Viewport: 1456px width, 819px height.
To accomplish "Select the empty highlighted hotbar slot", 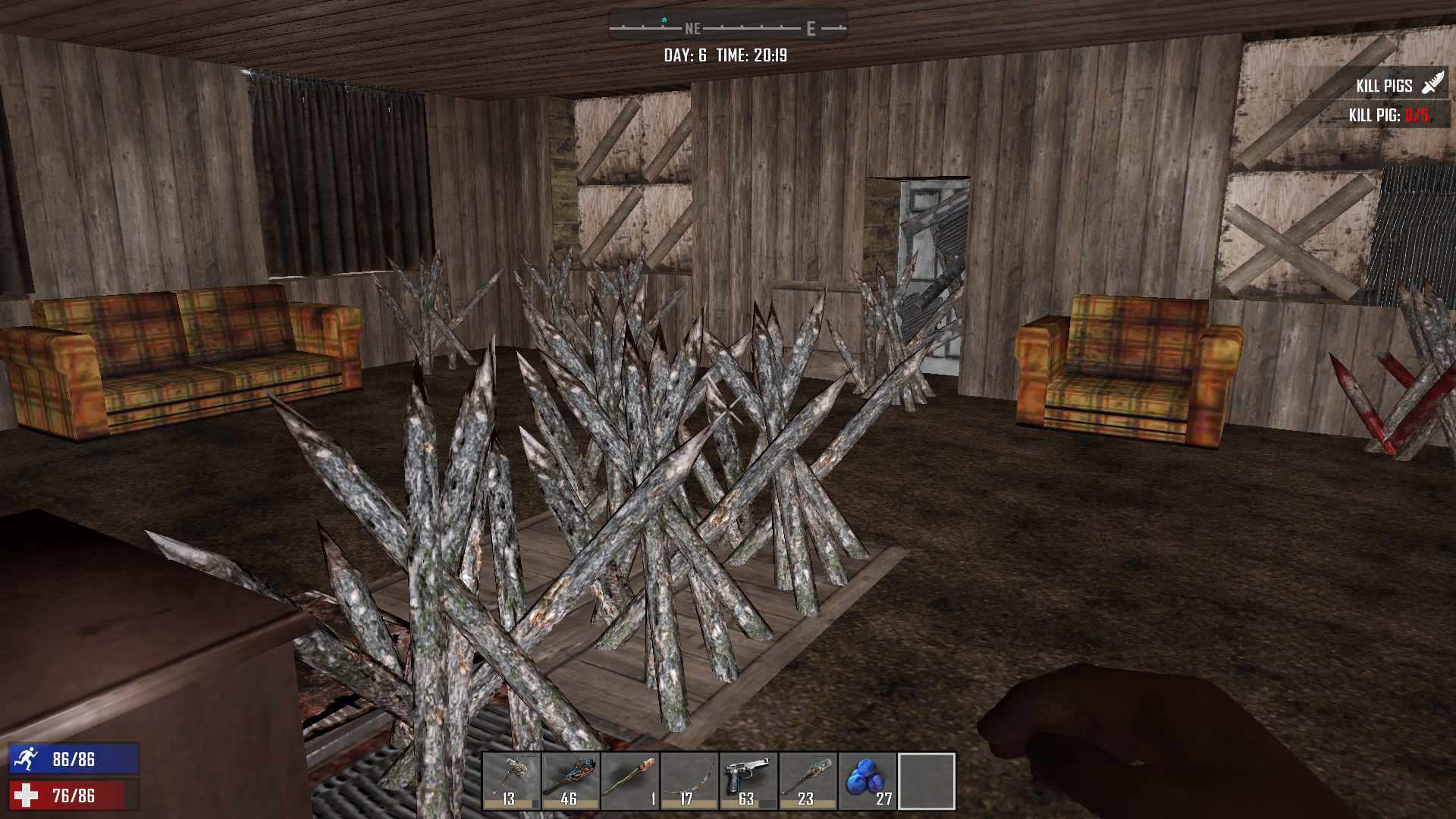I will pyautogui.click(x=926, y=781).
